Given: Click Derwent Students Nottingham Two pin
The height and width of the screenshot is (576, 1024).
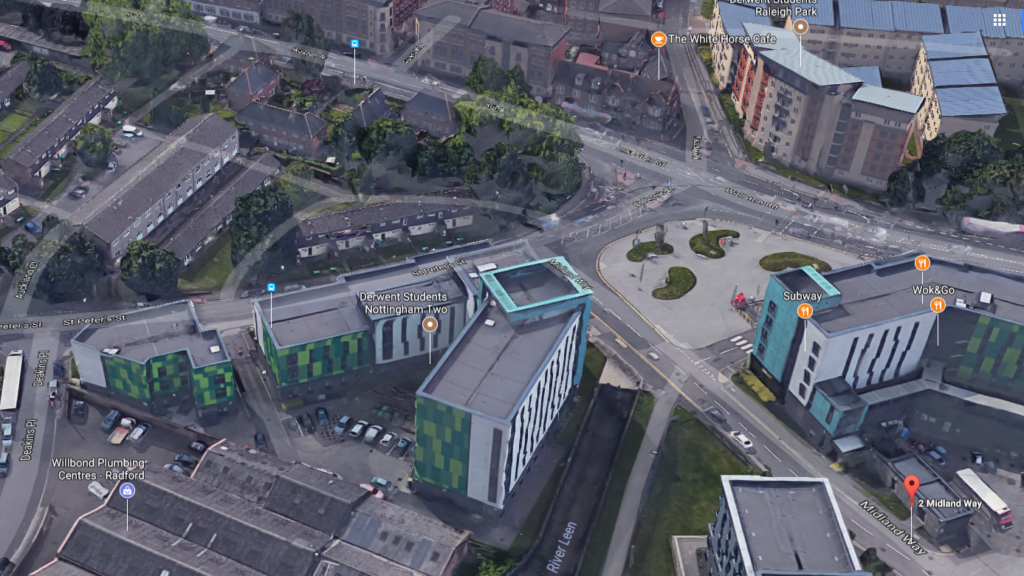Looking at the screenshot, I should pos(430,324).
